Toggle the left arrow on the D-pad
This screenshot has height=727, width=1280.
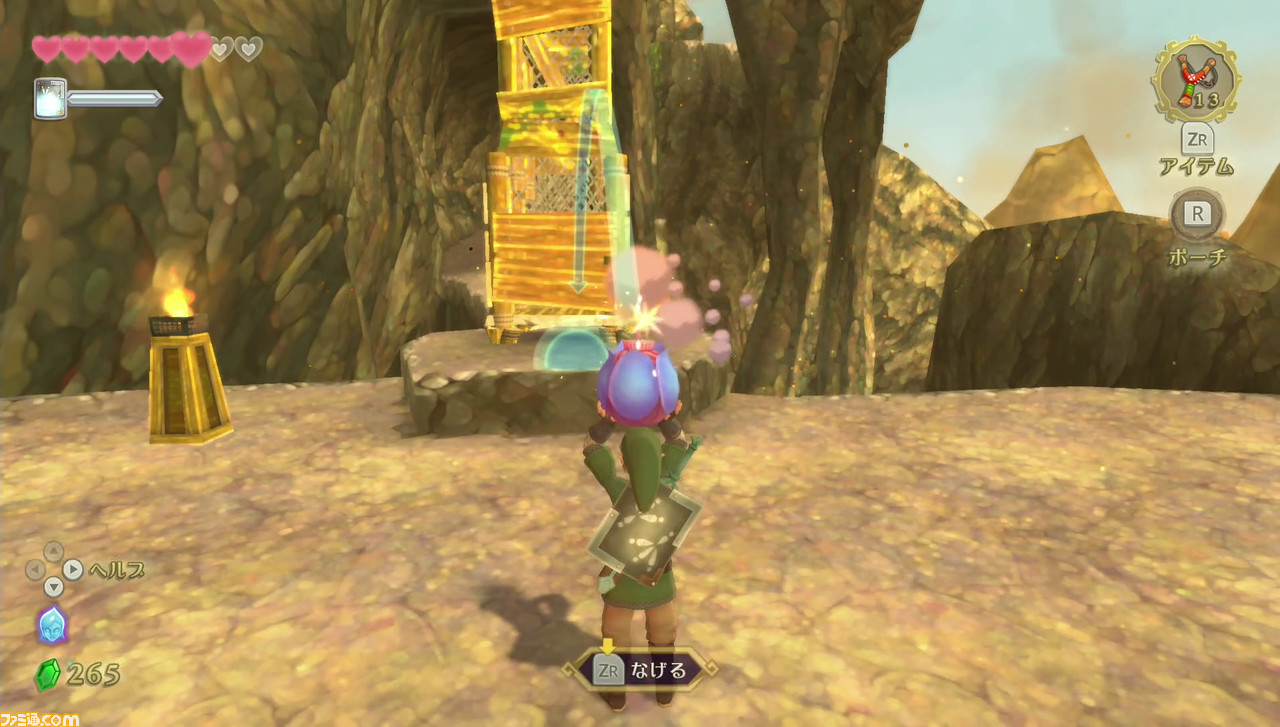pyautogui.click(x=34, y=569)
